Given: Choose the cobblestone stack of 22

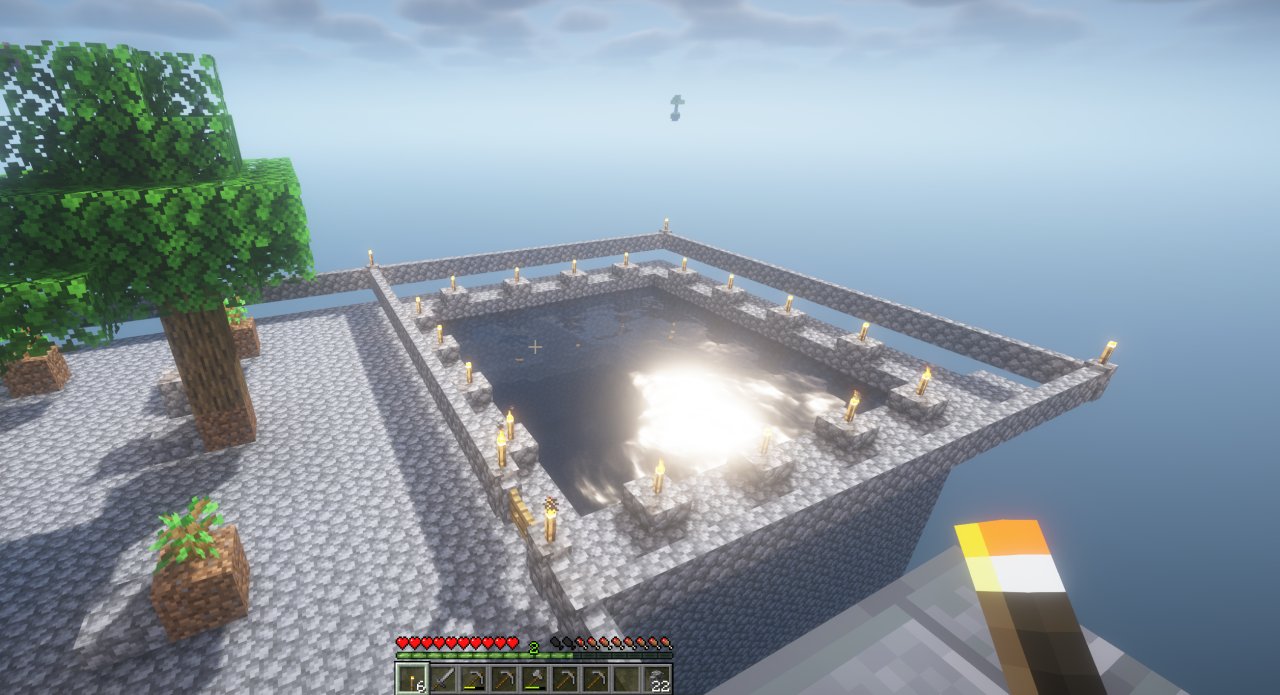Looking at the screenshot, I should [657, 680].
